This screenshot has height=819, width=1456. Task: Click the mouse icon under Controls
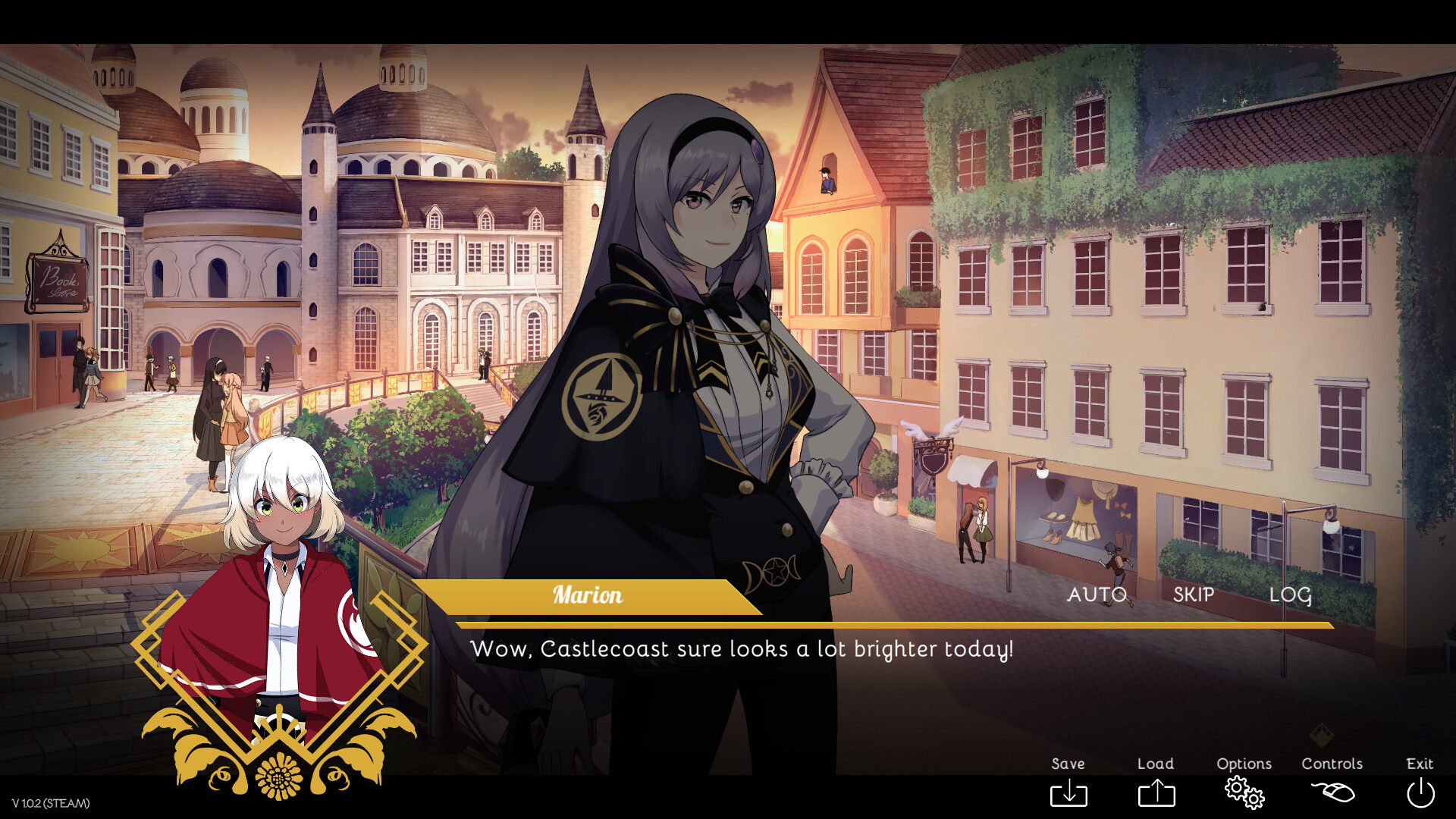pos(1332,793)
